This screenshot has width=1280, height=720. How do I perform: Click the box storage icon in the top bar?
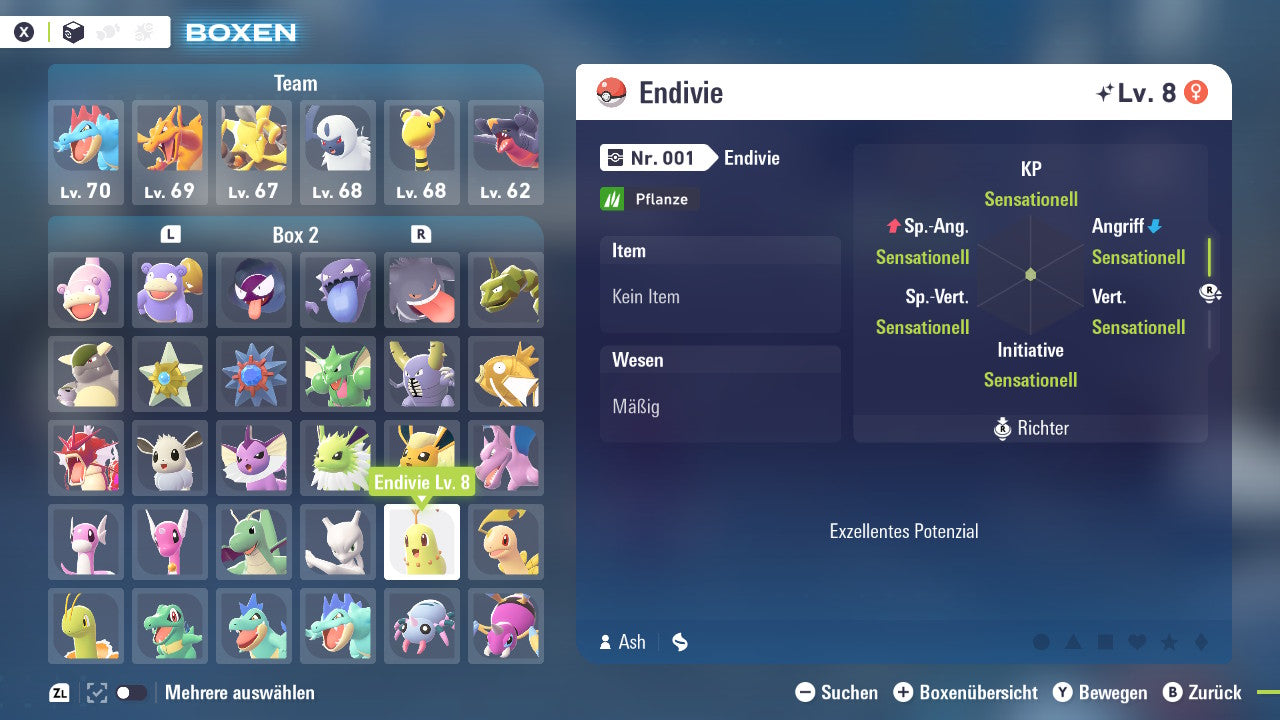[x=73, y=31]
